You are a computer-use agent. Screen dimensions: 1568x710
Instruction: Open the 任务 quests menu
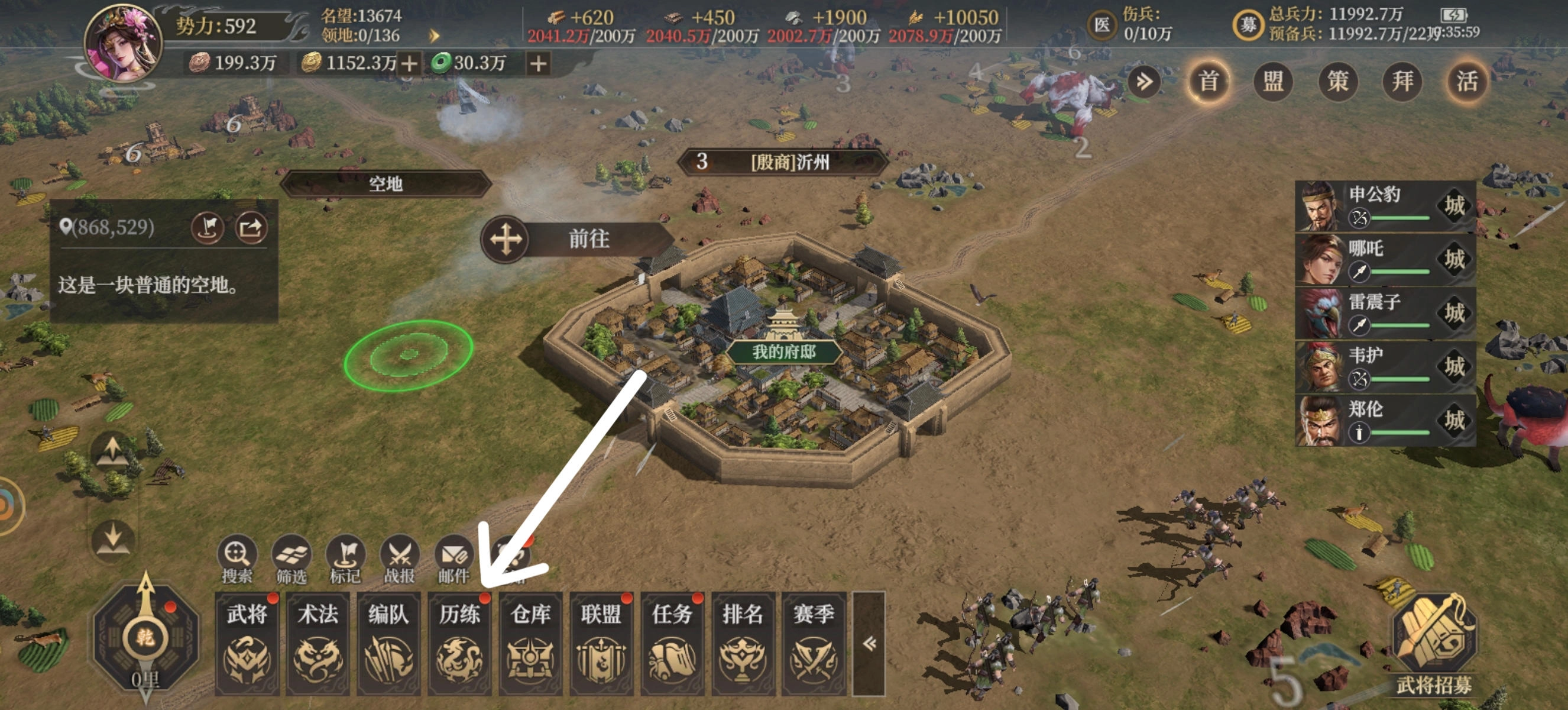coord(672,643)
